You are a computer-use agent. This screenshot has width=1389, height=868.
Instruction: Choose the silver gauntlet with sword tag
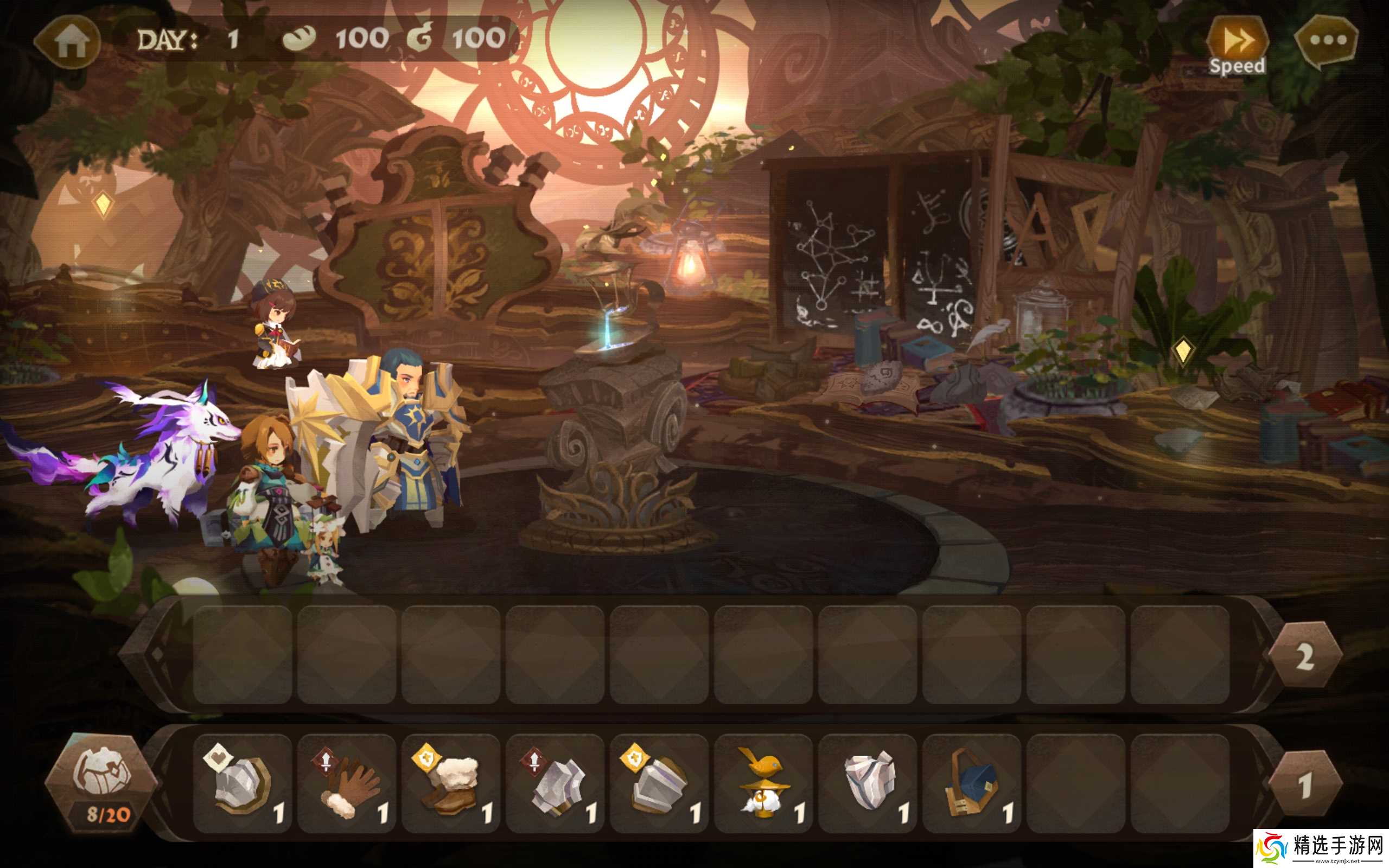click(555, 783)
